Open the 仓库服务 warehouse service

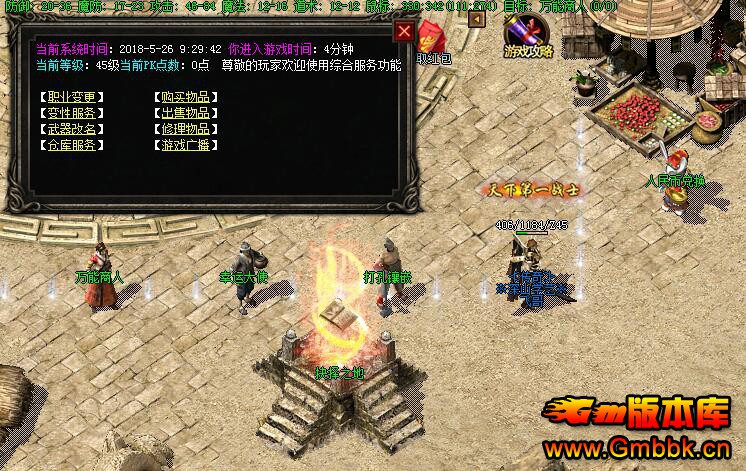pyautogui.click(x=71, y=145)
